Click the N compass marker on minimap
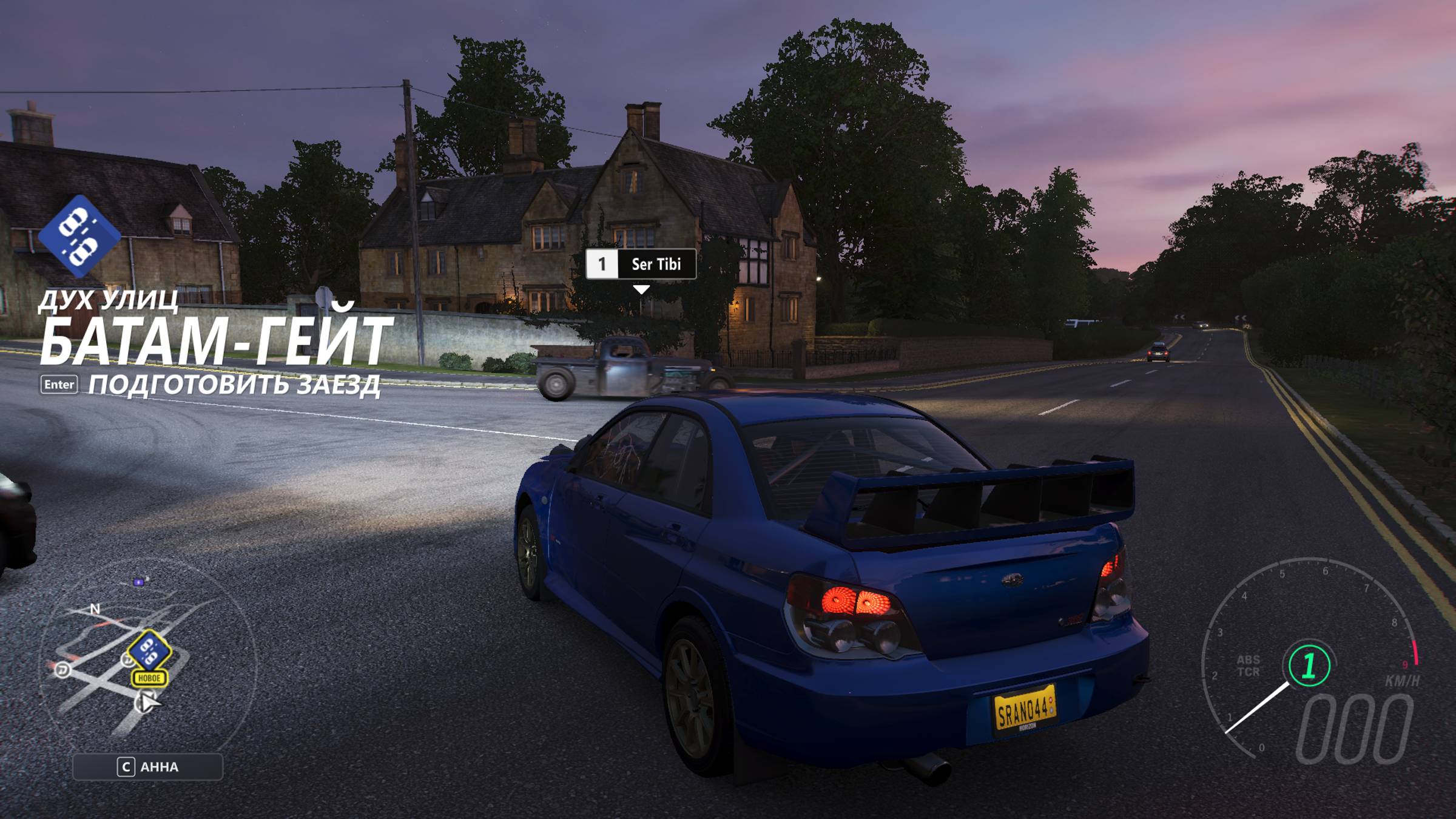The height and width of the screenshot is (819, 1456). point(95,608)
